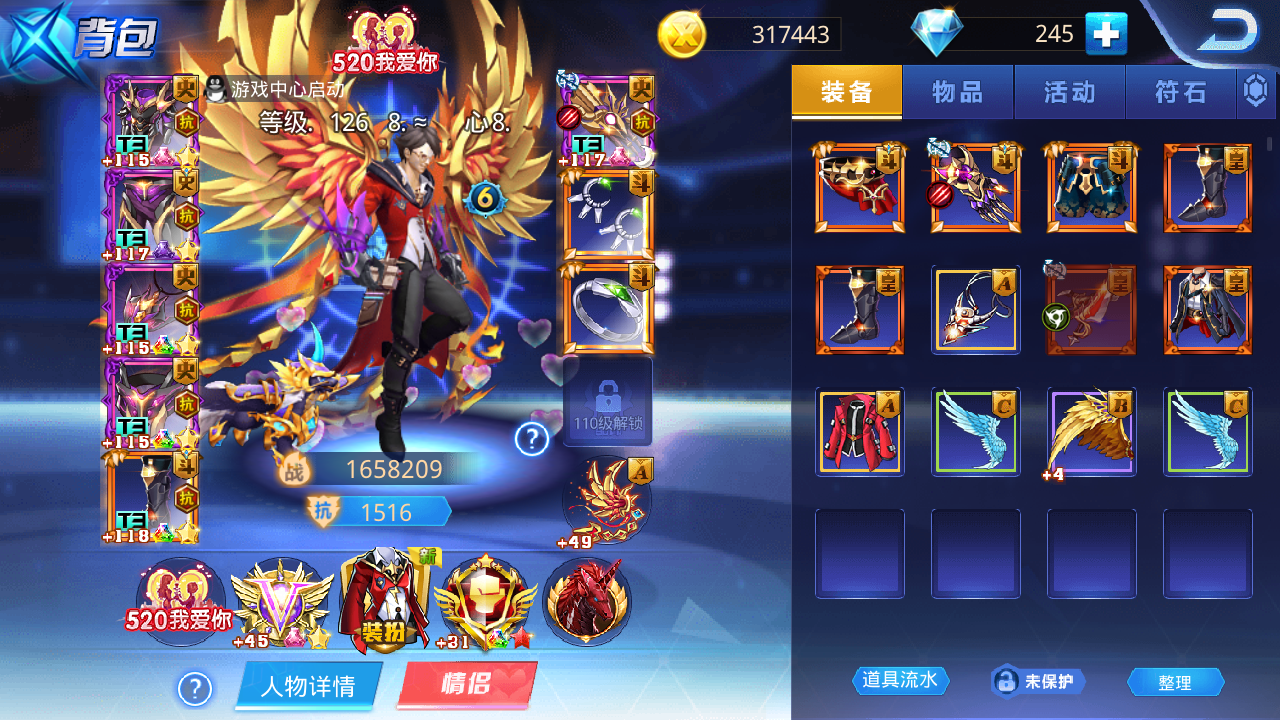Tap the plus to buy more diamonds
The width and height of the screenshot is (1280, 720).
1108,33
